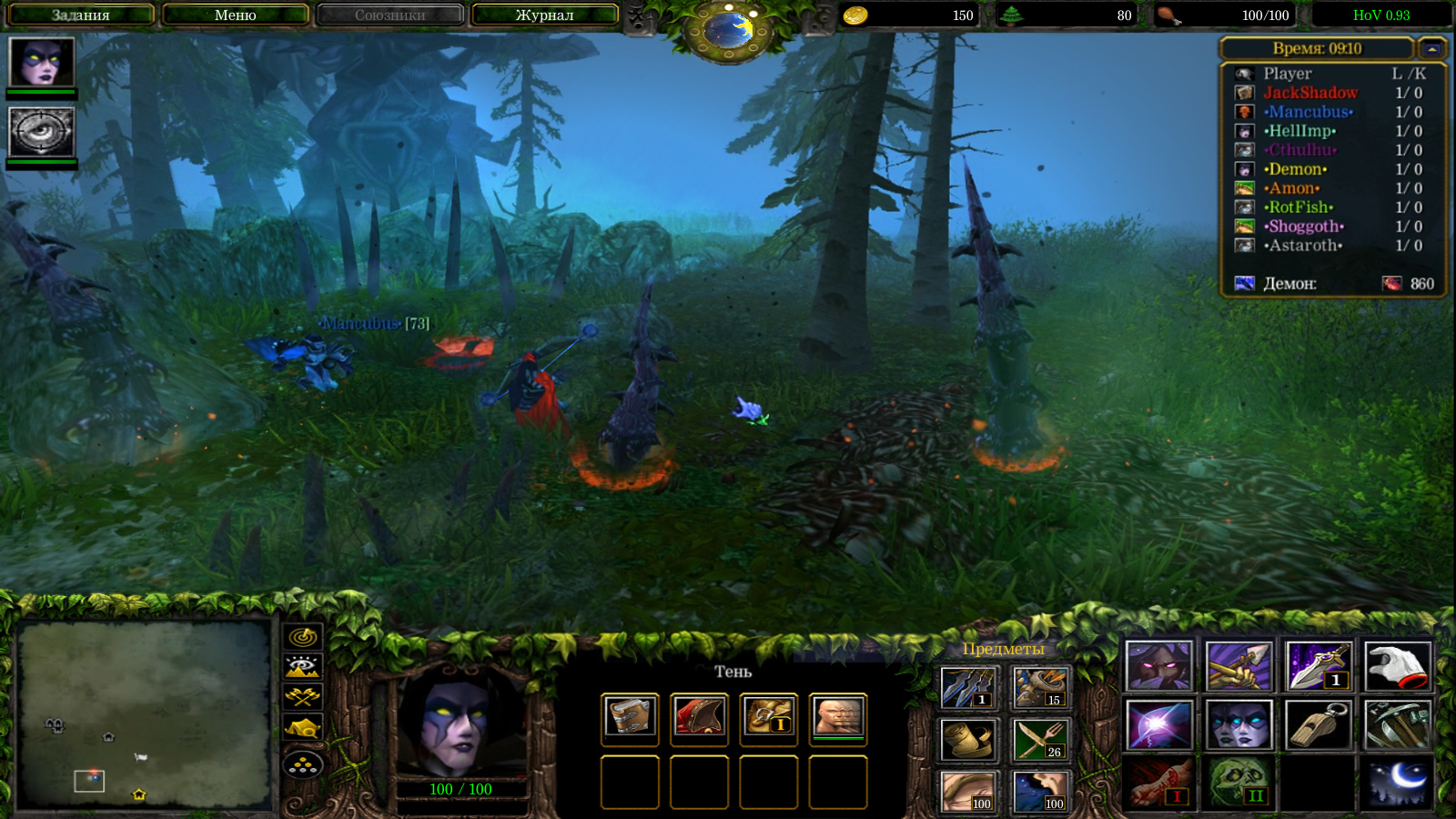Select the eye unit portrait icon
The height and width of the screenshot is (819, 1456).
(x=41, y=132)
